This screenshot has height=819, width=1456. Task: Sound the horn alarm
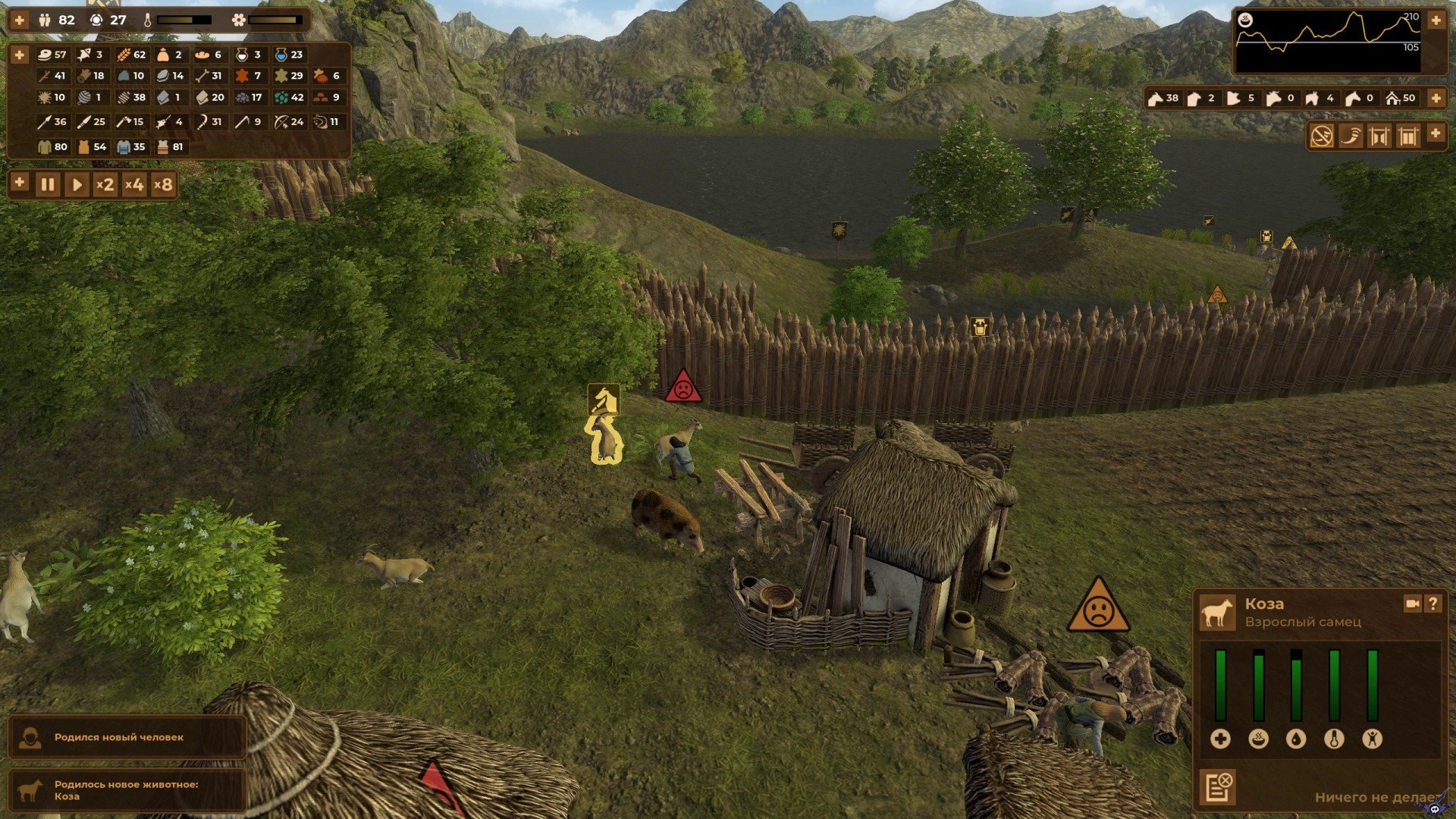click(1351, 136)
